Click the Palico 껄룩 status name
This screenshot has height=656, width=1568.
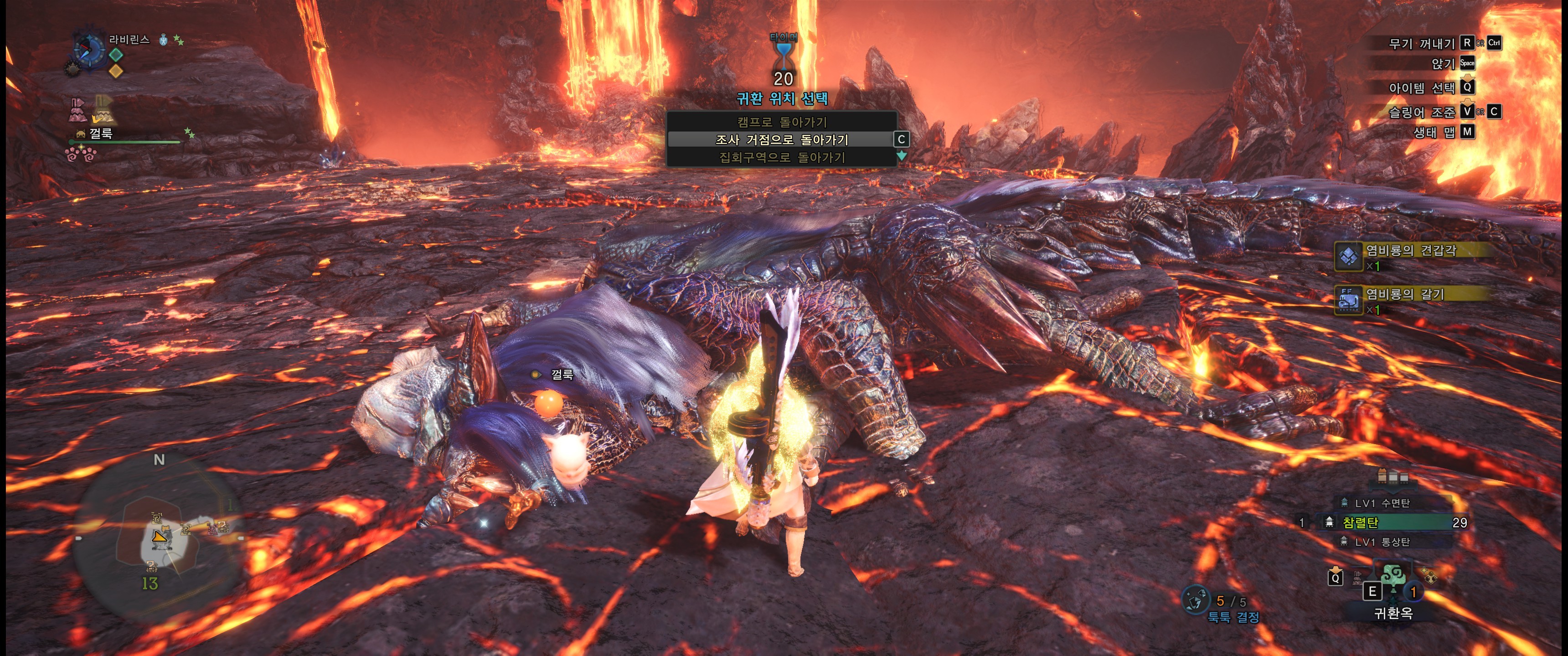pyautogui.click(x=101, y=133)
